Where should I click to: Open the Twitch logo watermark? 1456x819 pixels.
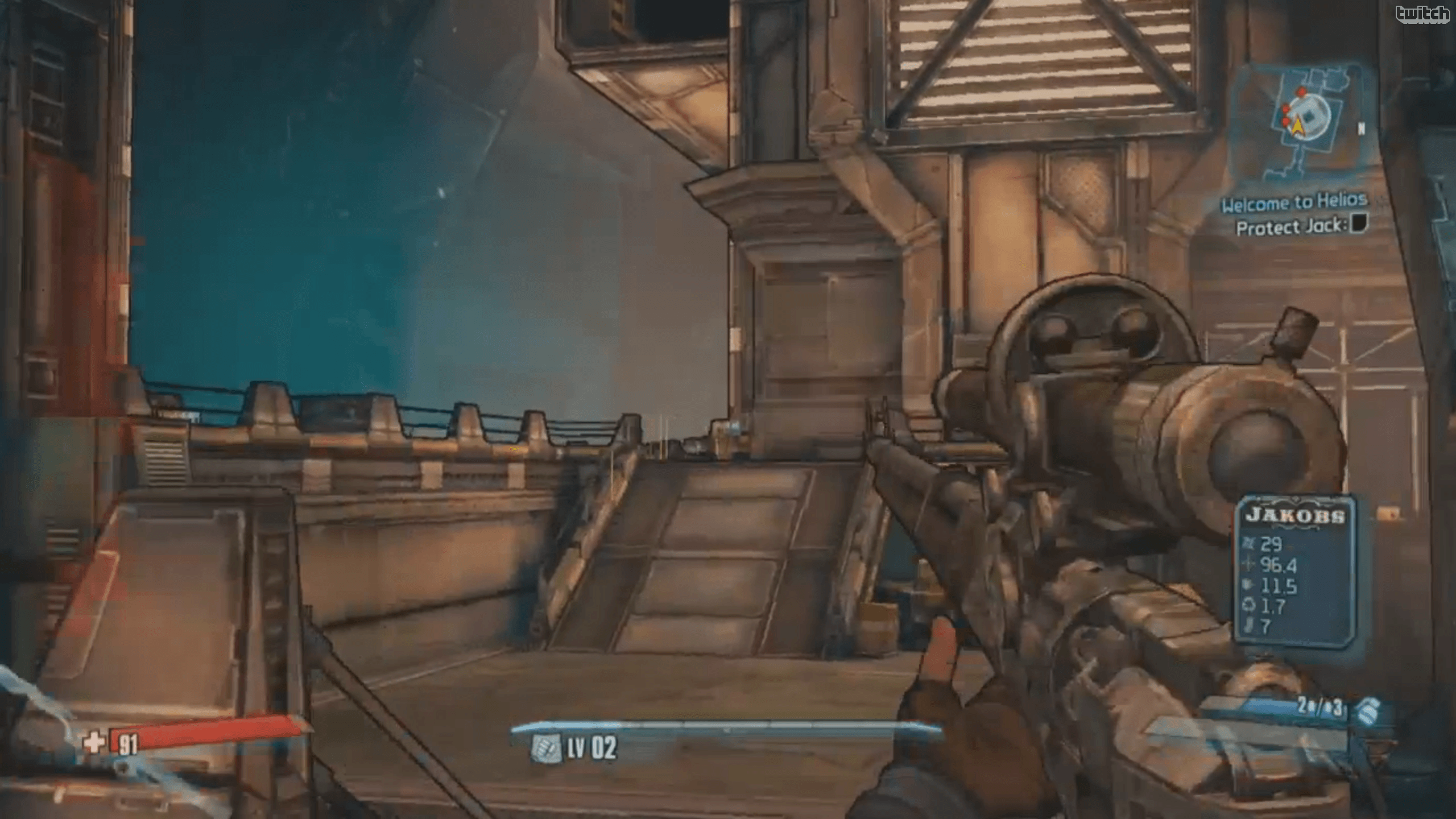coord(1421,14)
